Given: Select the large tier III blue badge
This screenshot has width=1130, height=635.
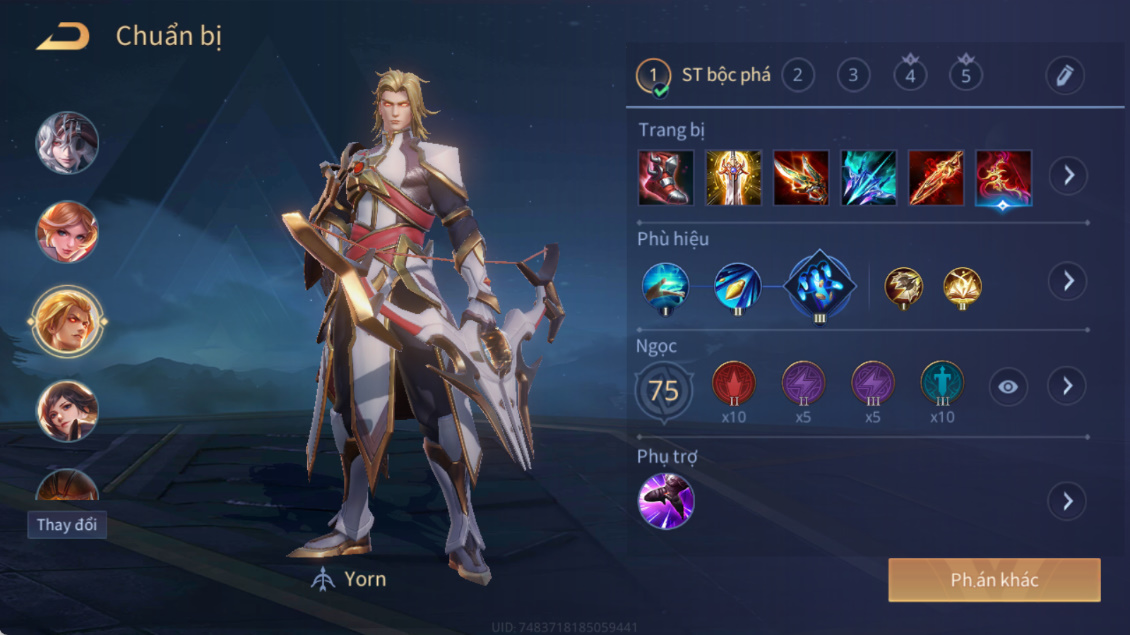Looking at the screenshot, I should point(820,285).
